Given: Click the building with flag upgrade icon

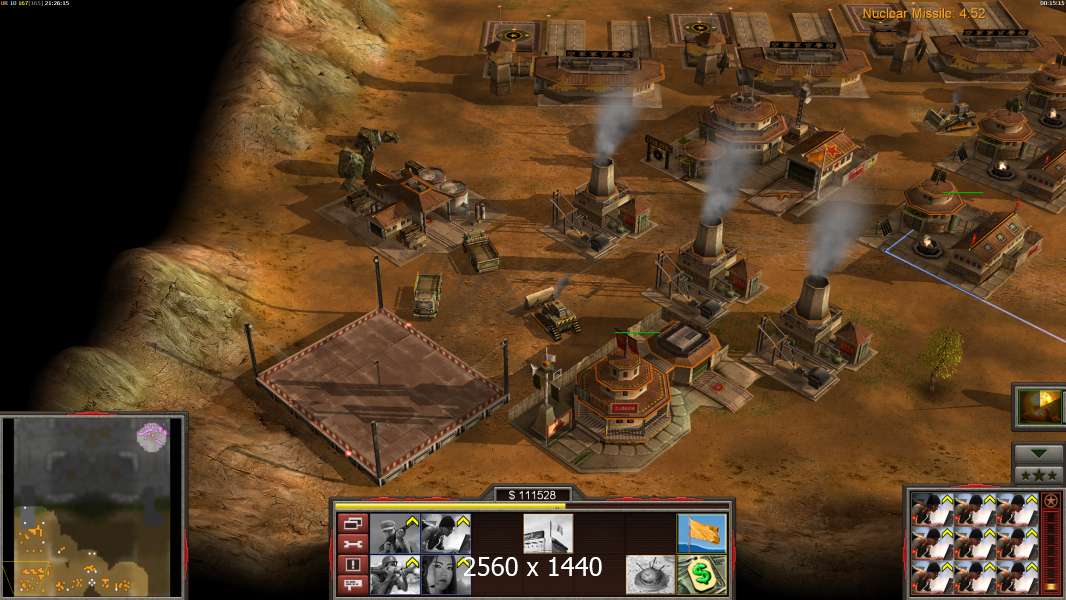Looking at the screenshot, I should (x=548, y=533).
